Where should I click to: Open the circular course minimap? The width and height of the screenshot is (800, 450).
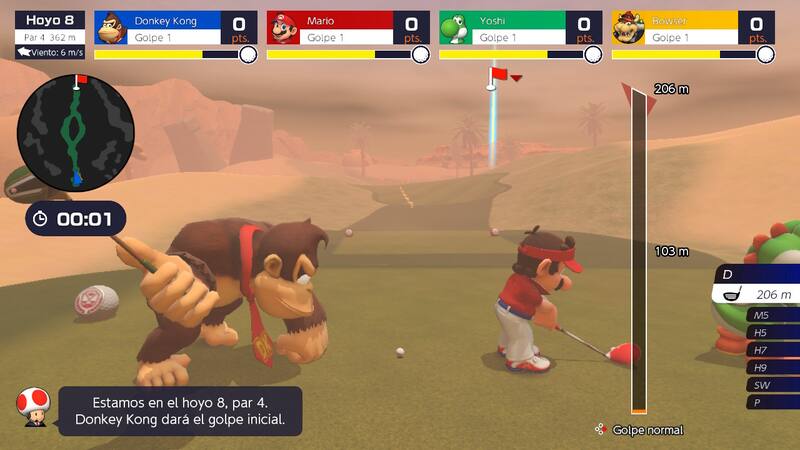point(76,132)
